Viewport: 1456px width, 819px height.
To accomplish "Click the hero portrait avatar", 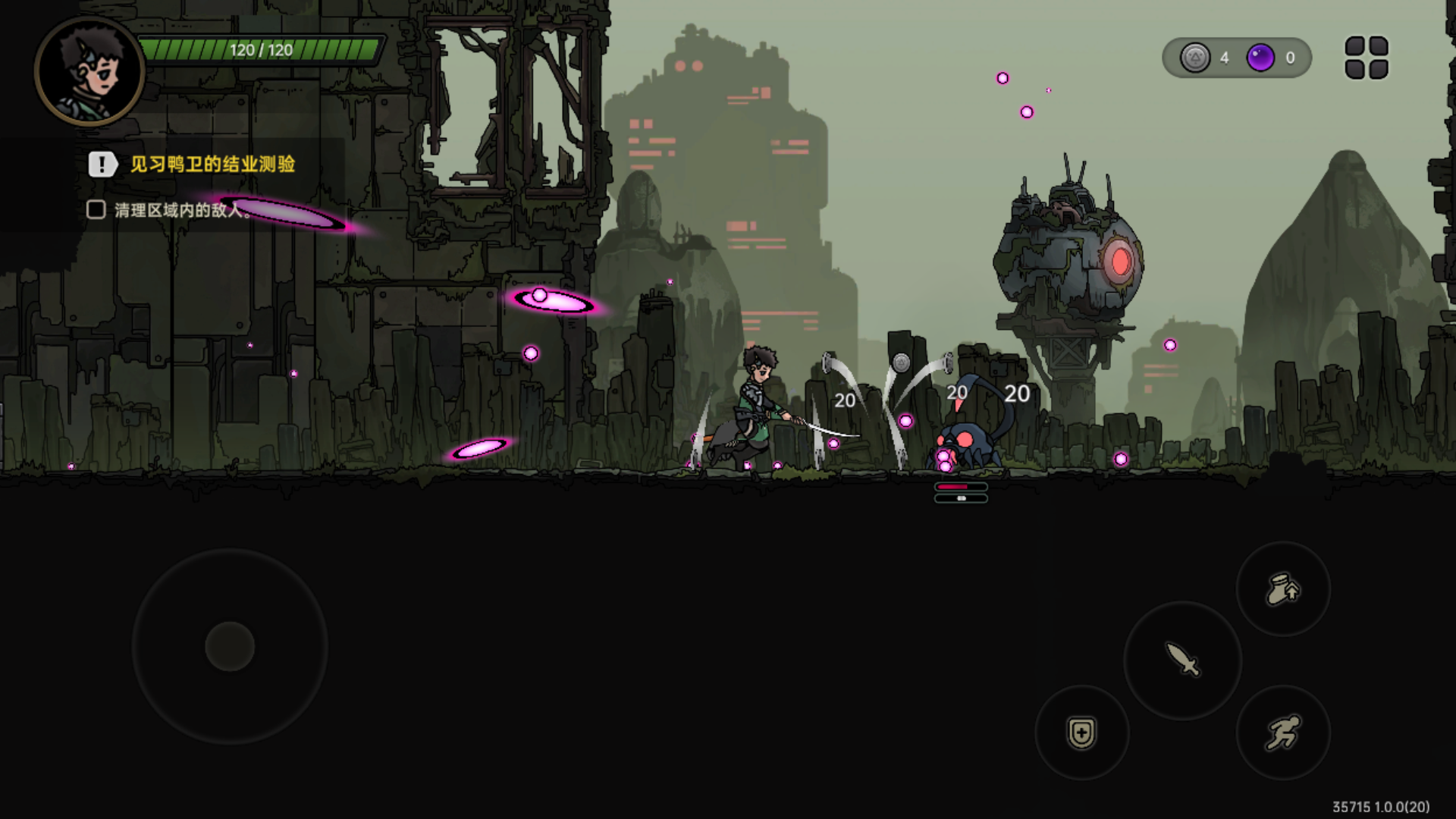I will click(89, 71).
